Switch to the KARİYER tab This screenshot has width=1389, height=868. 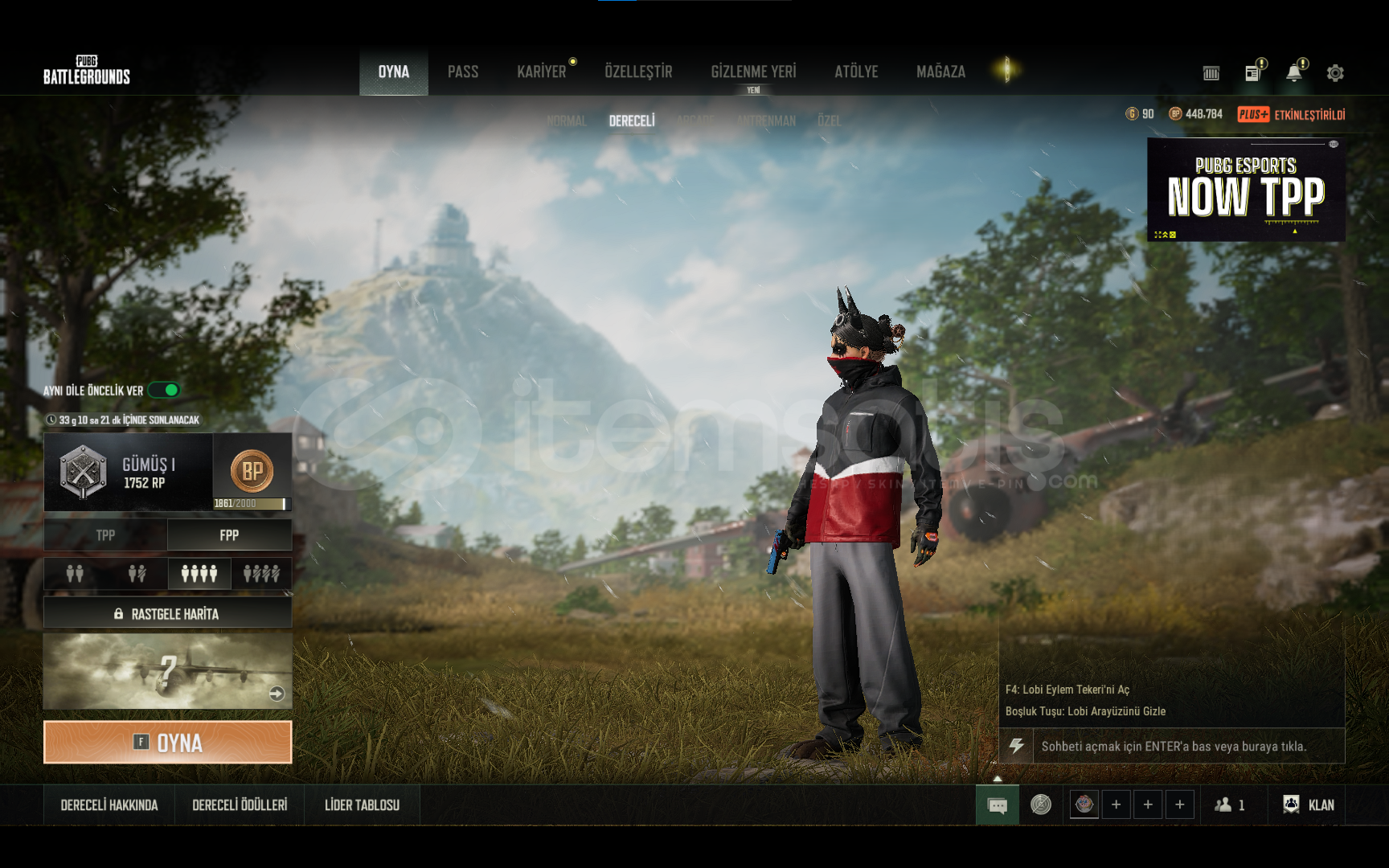(x=542, y=72)
